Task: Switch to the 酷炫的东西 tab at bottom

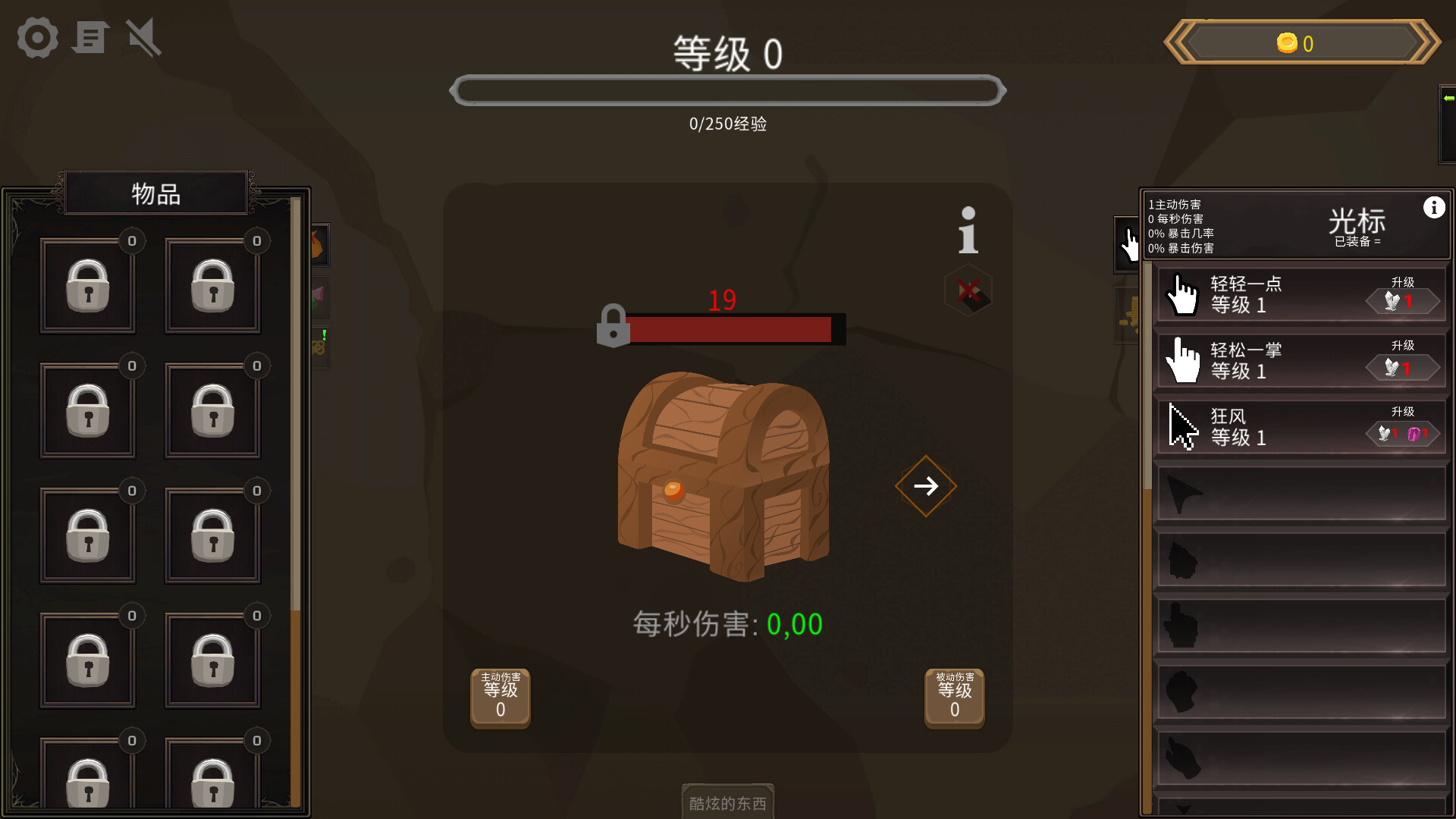Action: pyautogui.click(x=727, y=802)
